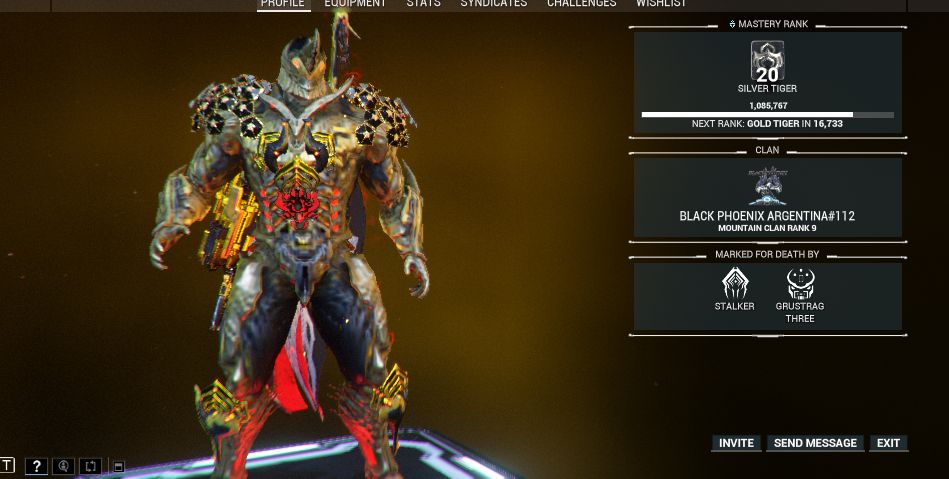Screen dimensions: 949x479
Task: Click the Silver Tiger mastery rank emblem
Action: click(x=767, y=61)
